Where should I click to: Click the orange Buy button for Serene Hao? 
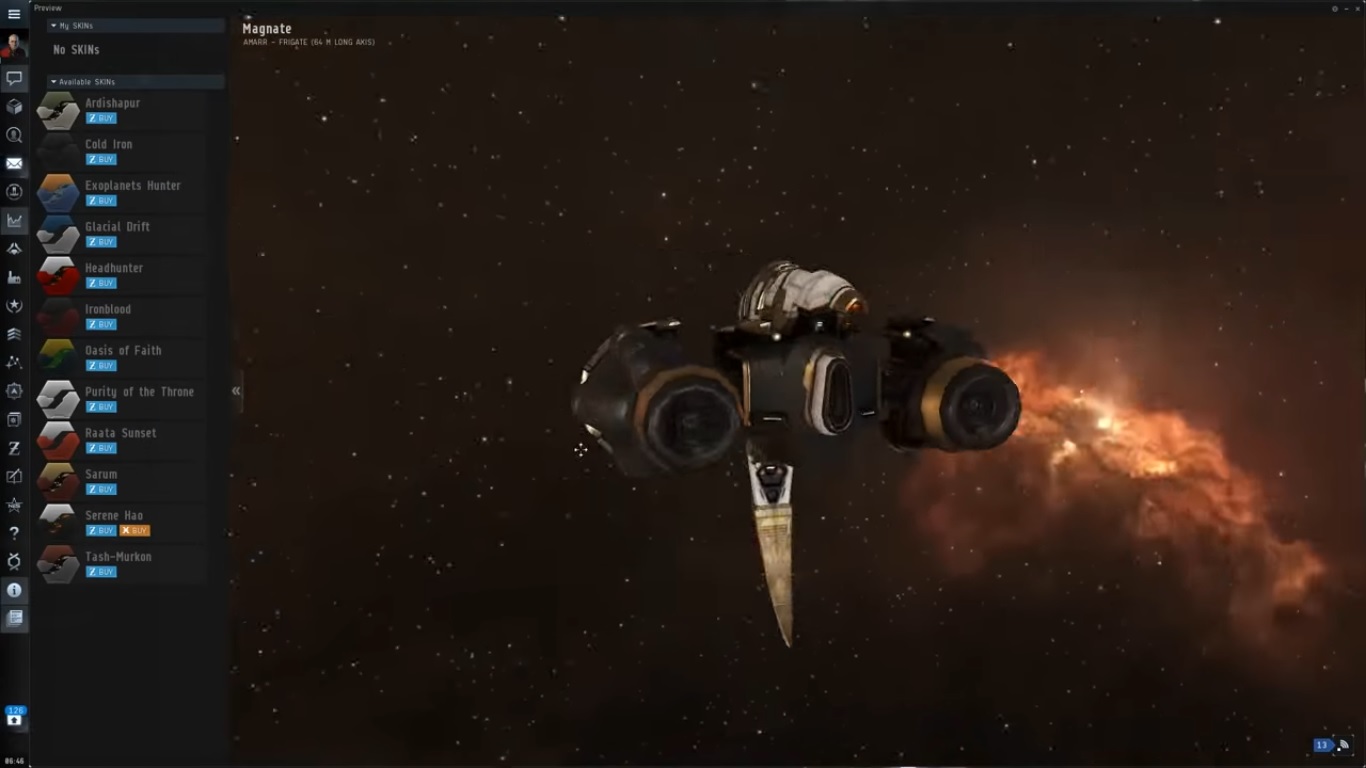coord(134,531)
